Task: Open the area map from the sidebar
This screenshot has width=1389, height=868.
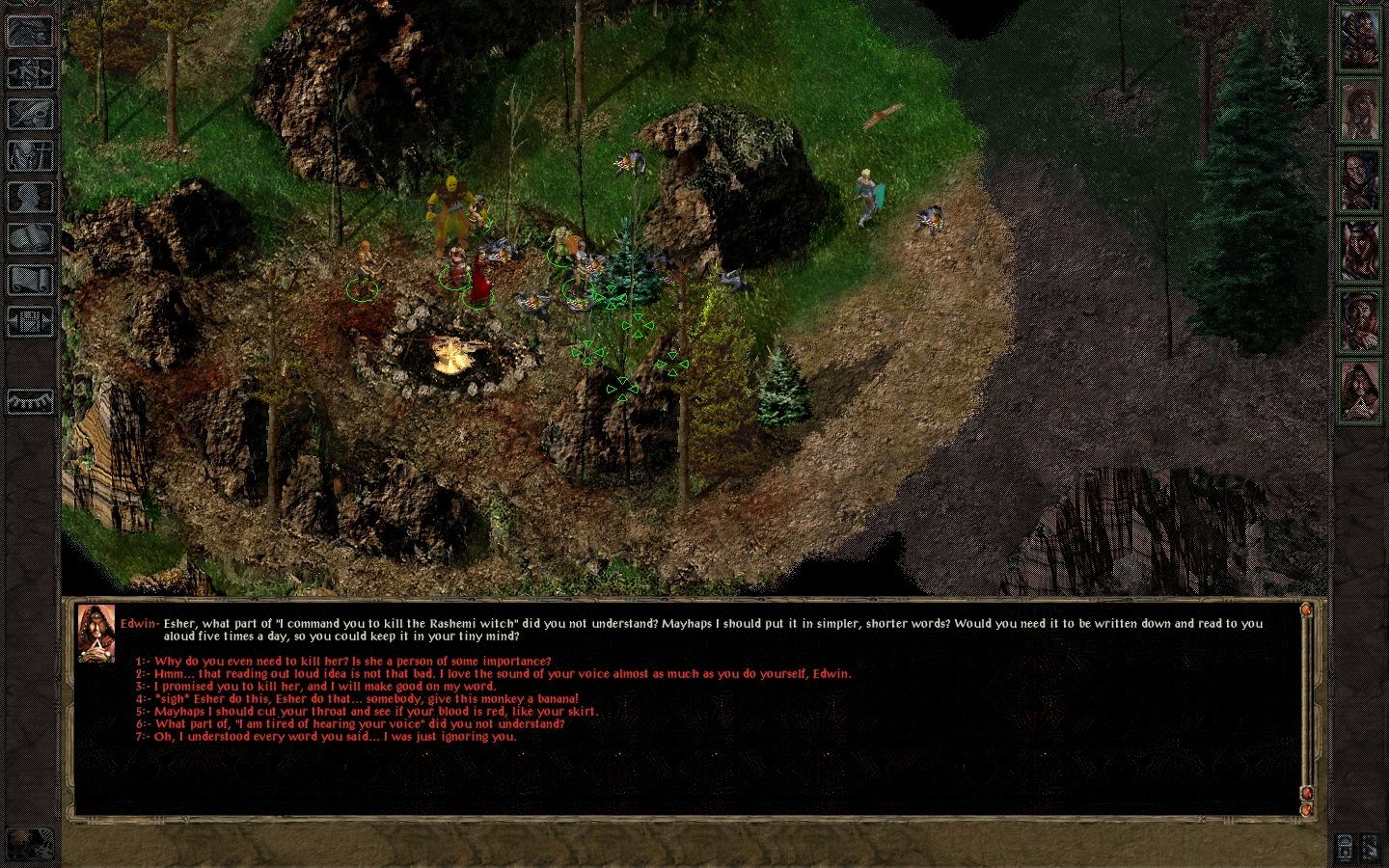Action: pyautogui.click(x=31, y=71)
